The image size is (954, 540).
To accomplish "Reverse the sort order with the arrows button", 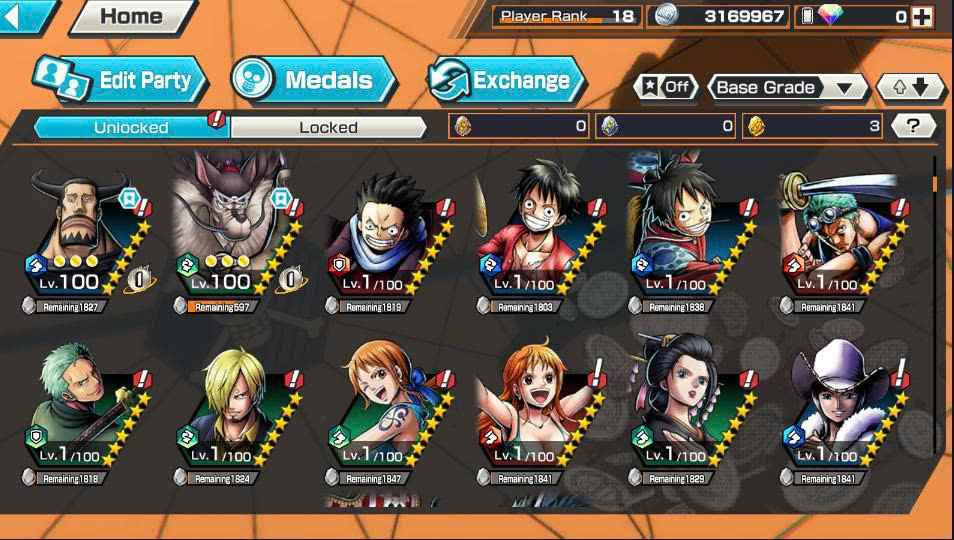I will (910, 87).
